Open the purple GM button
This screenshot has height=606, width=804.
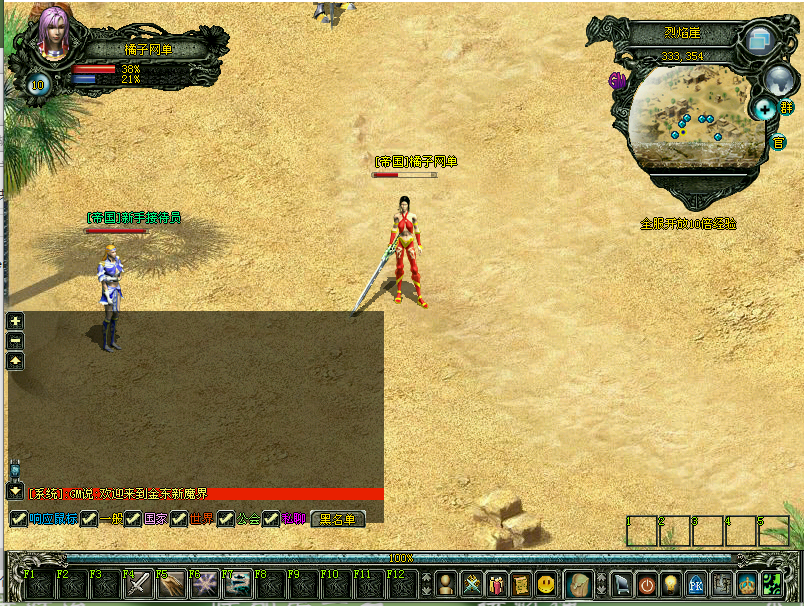click(618, 80)
